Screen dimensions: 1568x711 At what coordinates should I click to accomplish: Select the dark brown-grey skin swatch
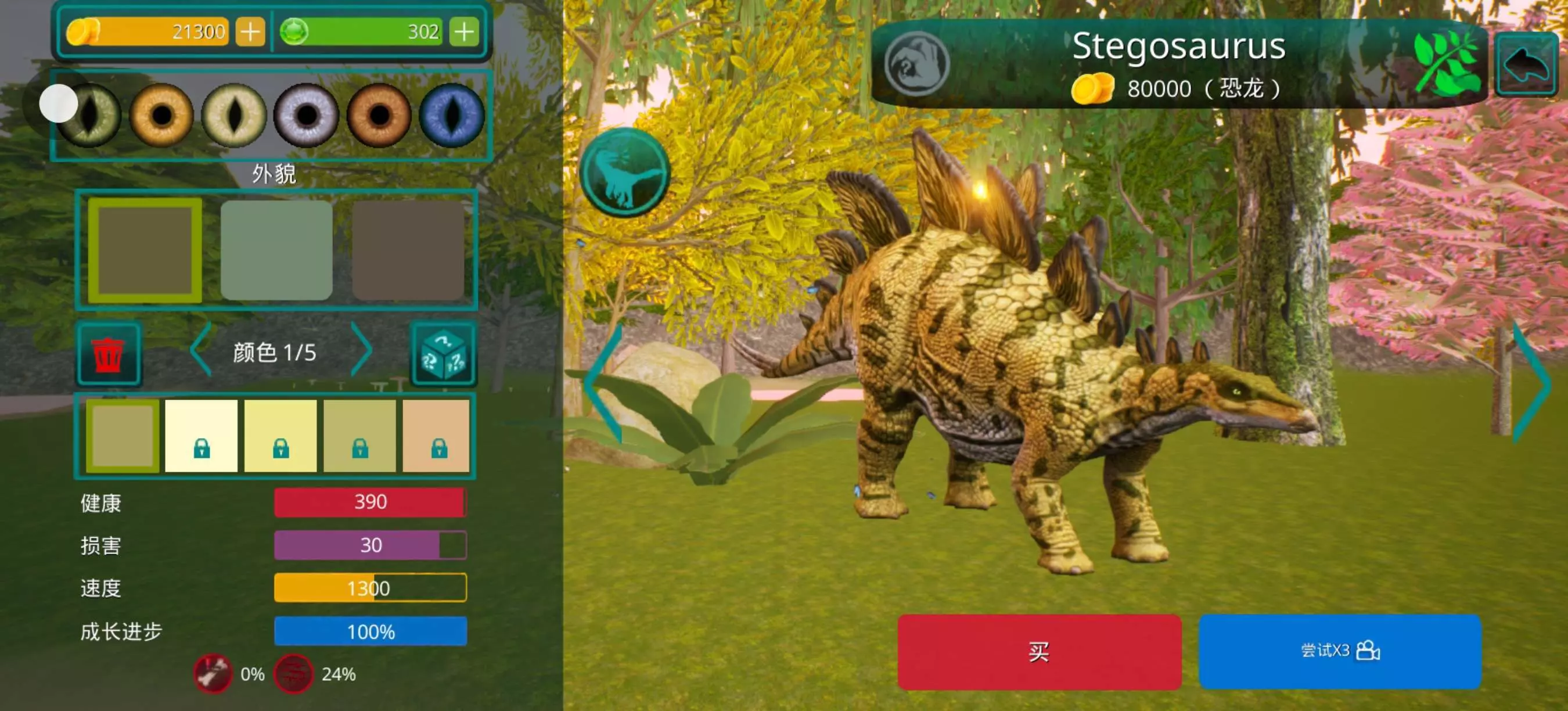pyautogui.click(x=408, y=250)
